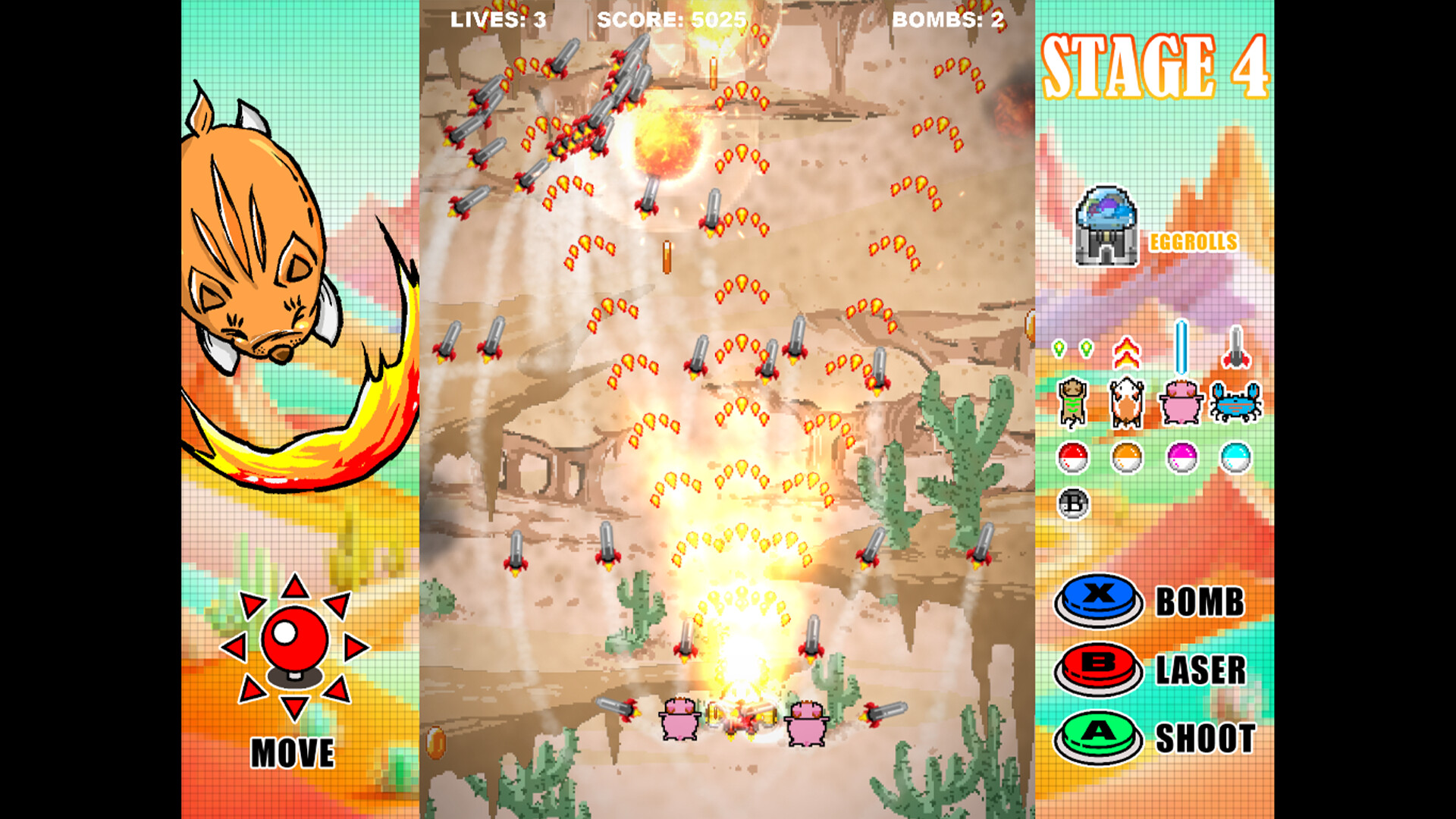The width and height of the screenshot is (1456, 819).
Task: Click the STAGE 4 header text
Action: (x=1156, y=64)
